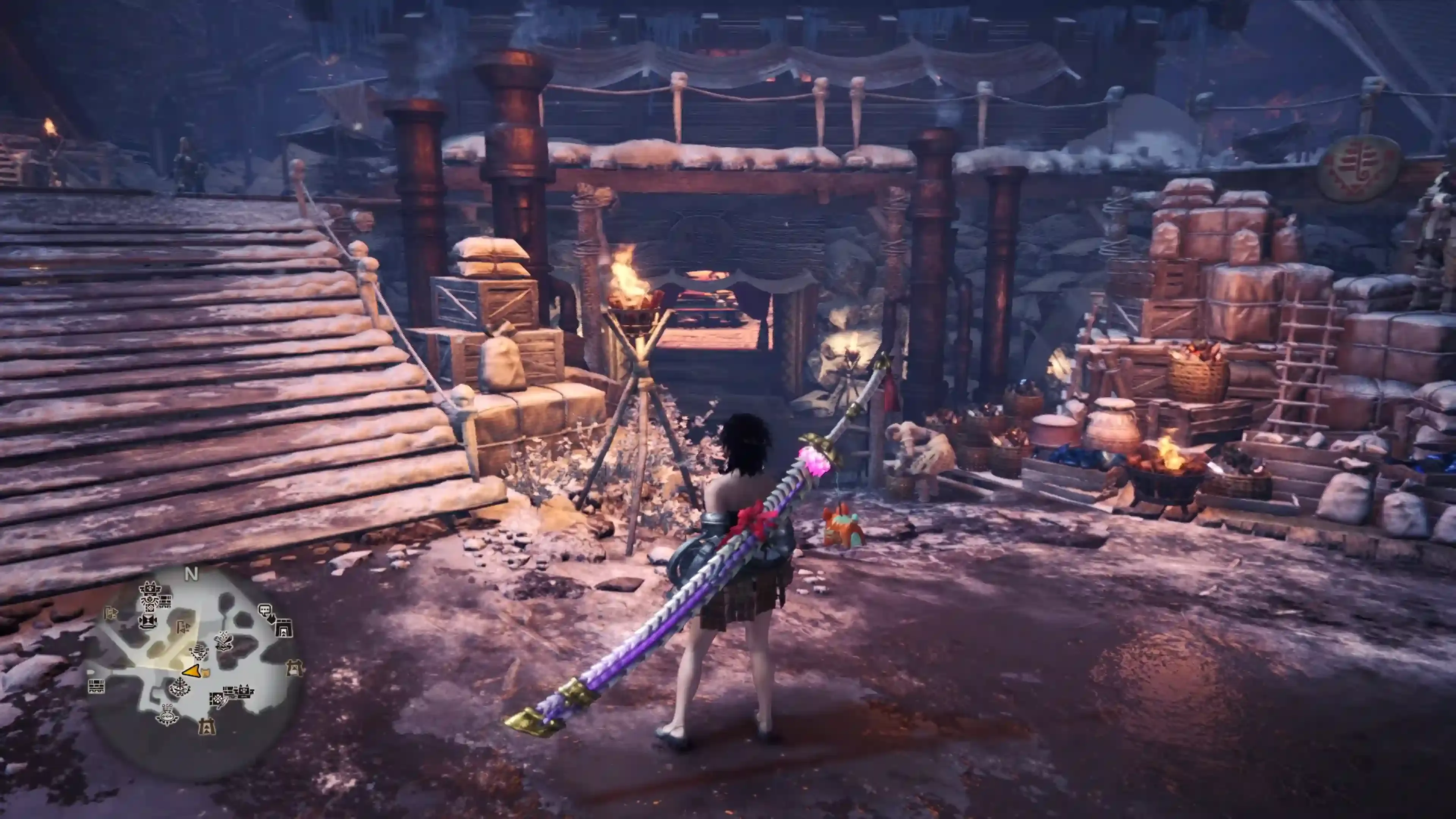Click the small orange Palico marker on the minimap
1456x819 pixels.
206,672
